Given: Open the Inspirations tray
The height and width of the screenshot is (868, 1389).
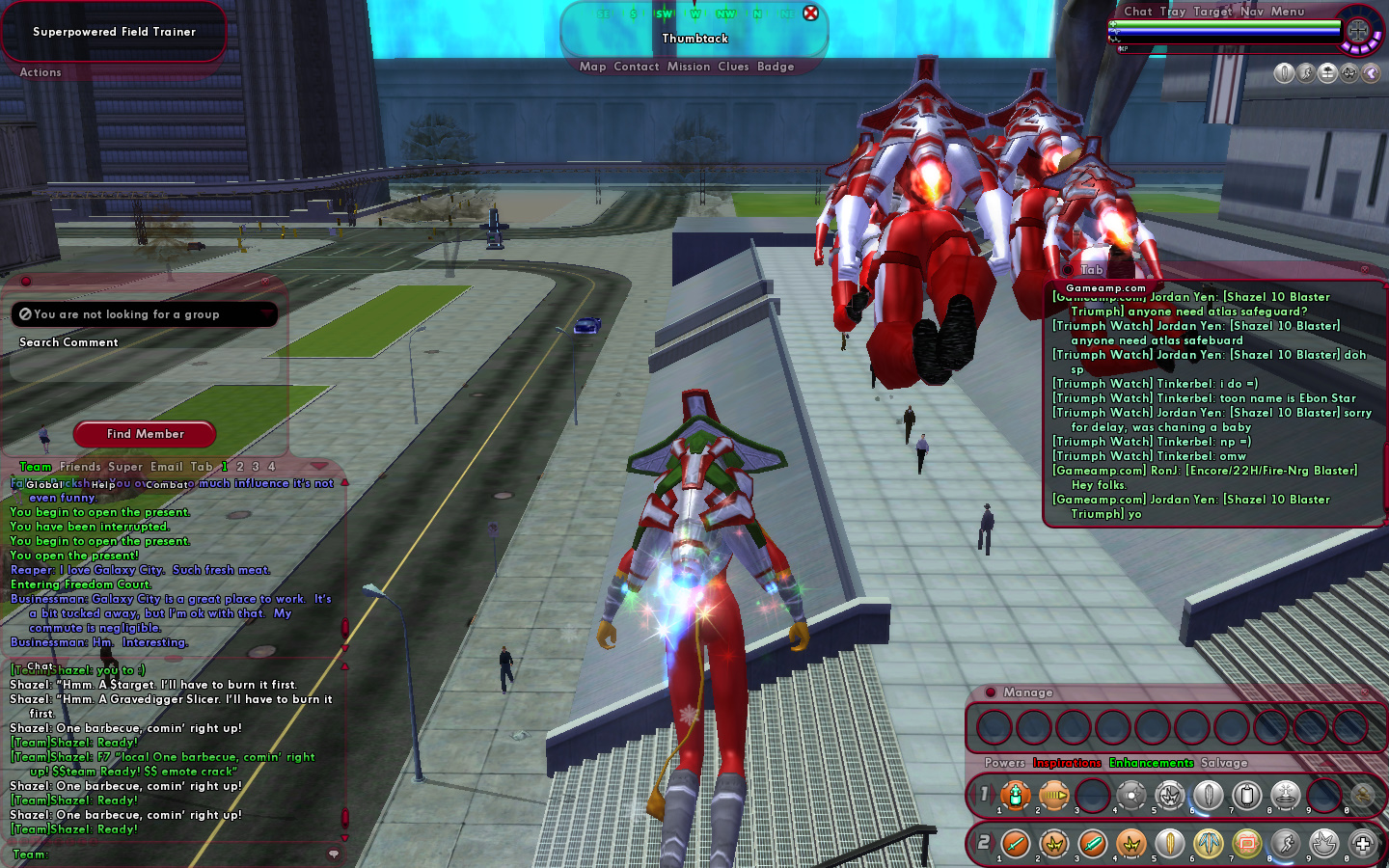Looking at the screenshot, I should tap(1066, 763).
